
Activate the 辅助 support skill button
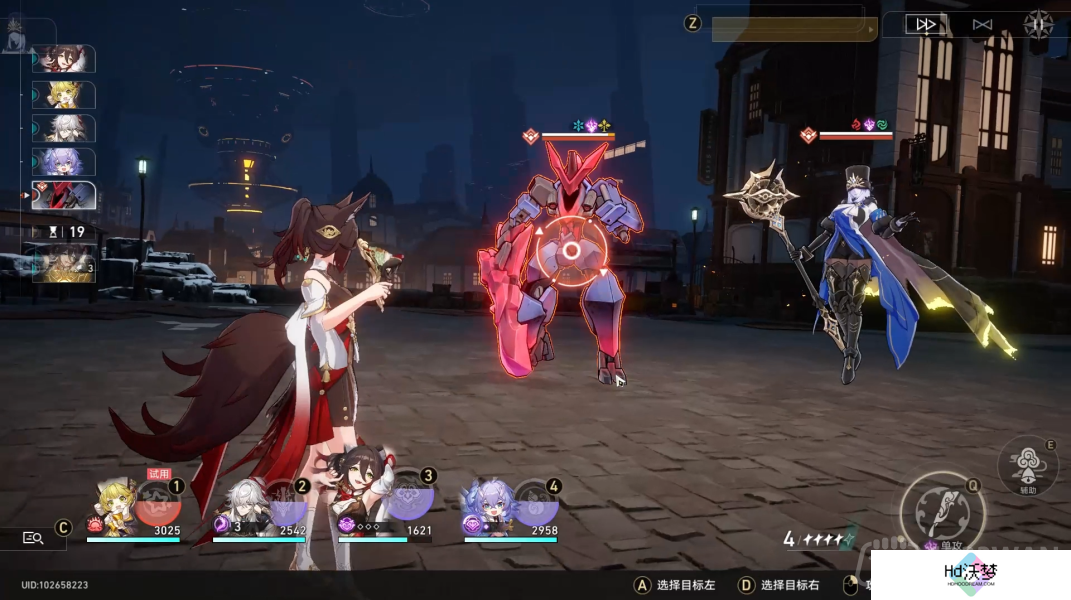click(1027, 465)
